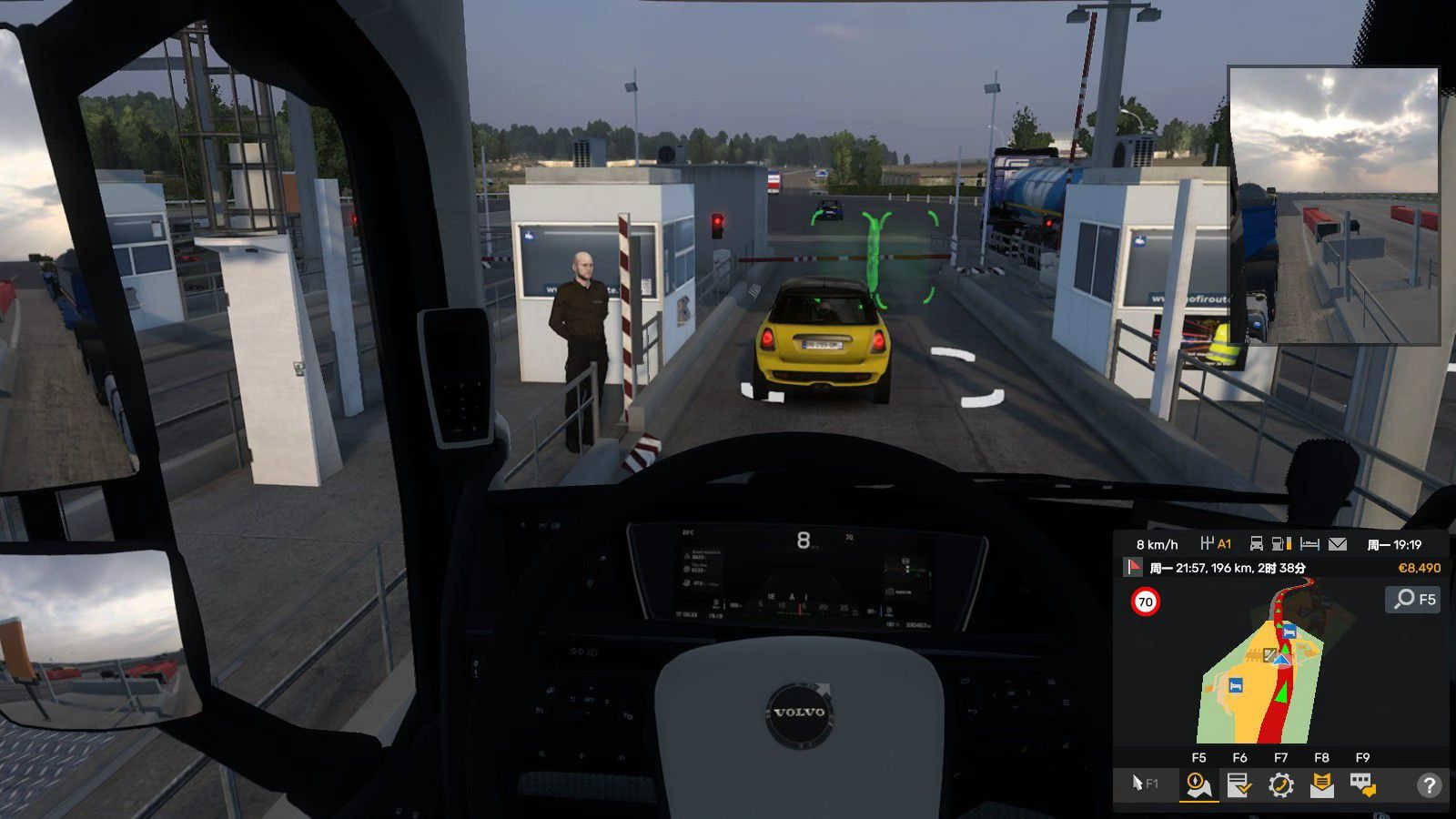Click the mail envelope status icon

(1337, 544)
